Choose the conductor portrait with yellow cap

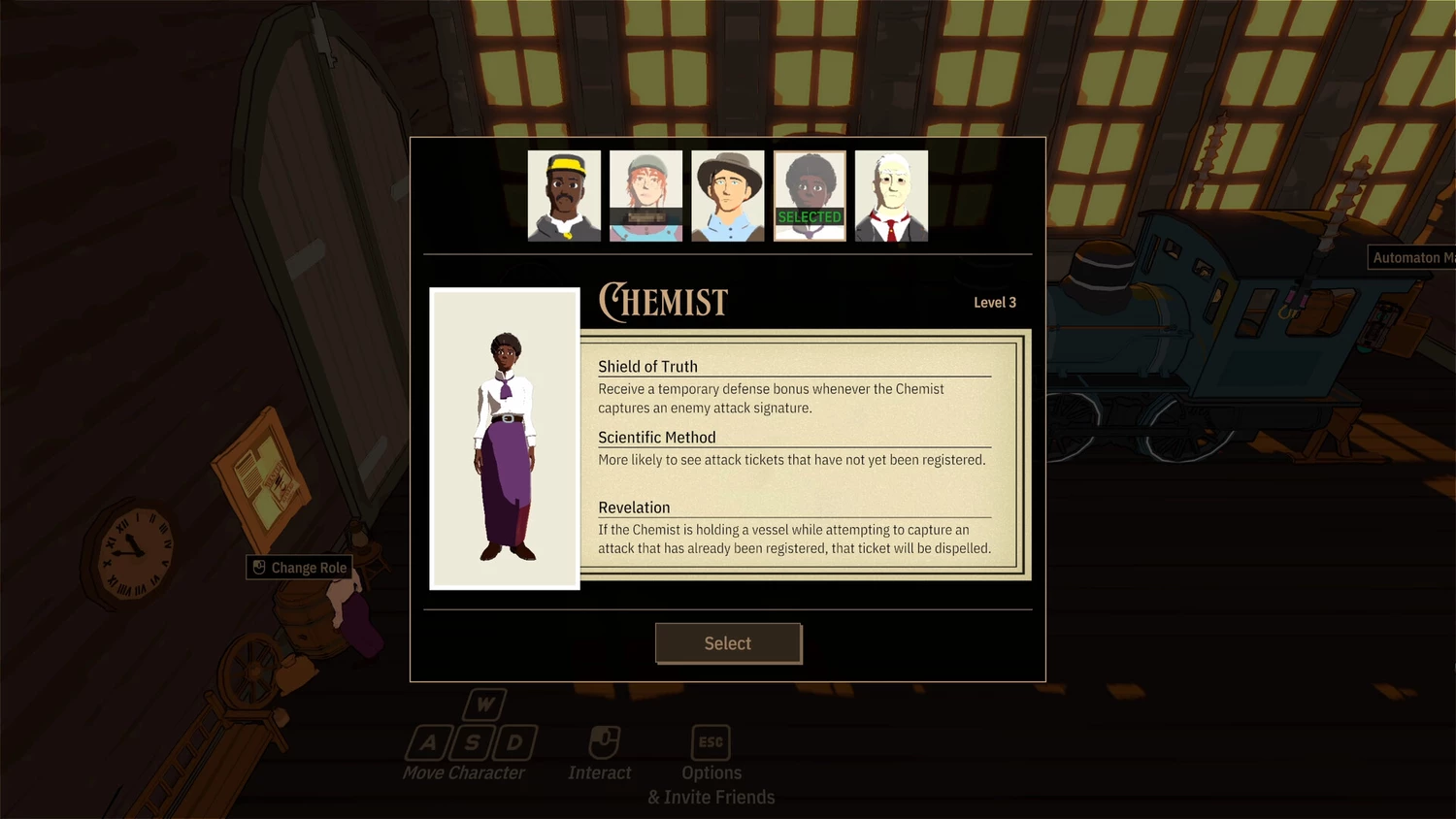[564, 196]
